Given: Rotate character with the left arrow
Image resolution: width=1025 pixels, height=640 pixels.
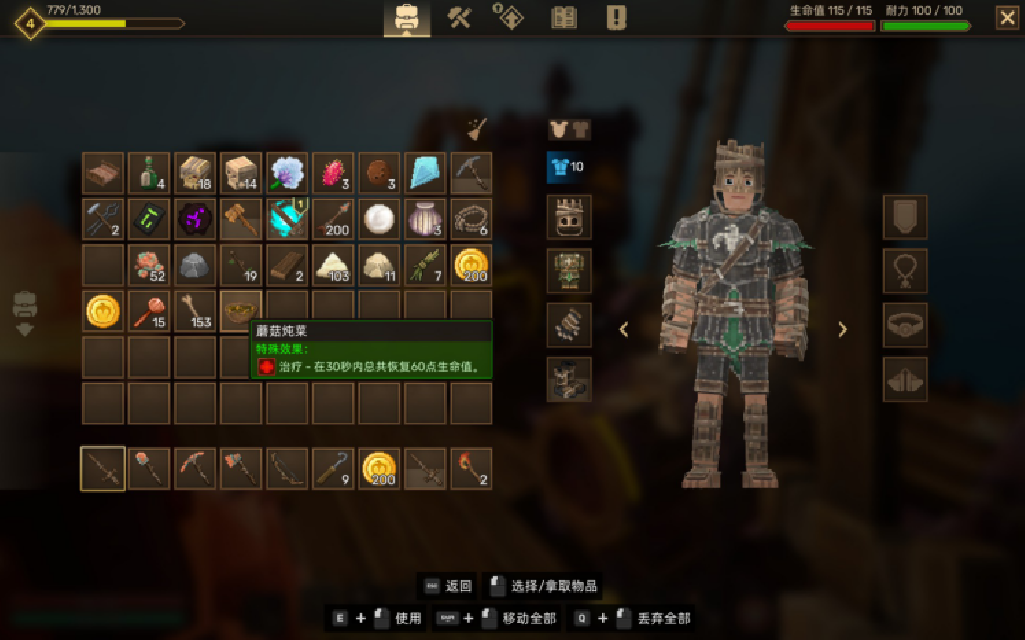Looking at the screenshot, I should [624, 329].
